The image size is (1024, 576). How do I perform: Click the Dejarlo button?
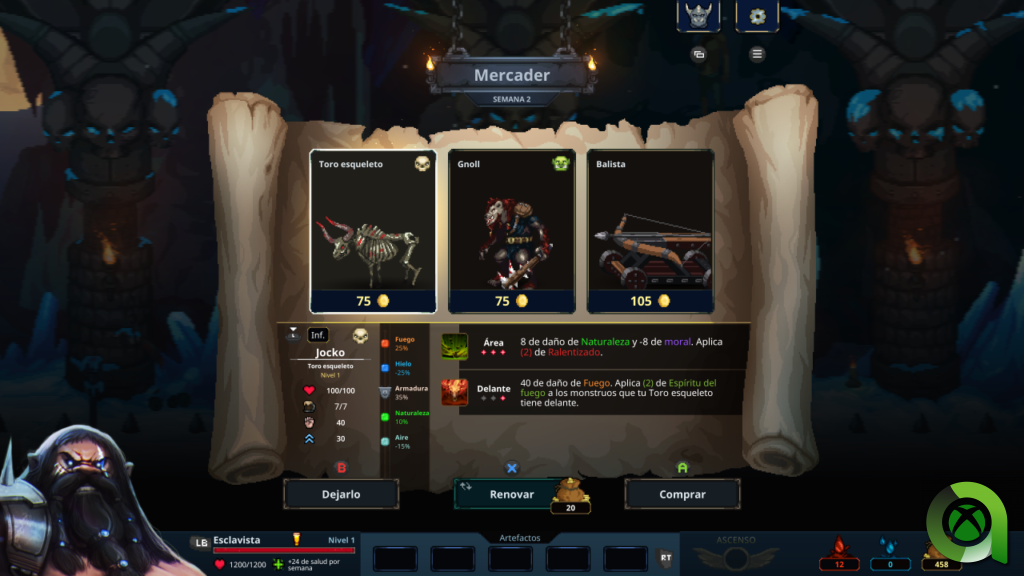tap(341, 494)
